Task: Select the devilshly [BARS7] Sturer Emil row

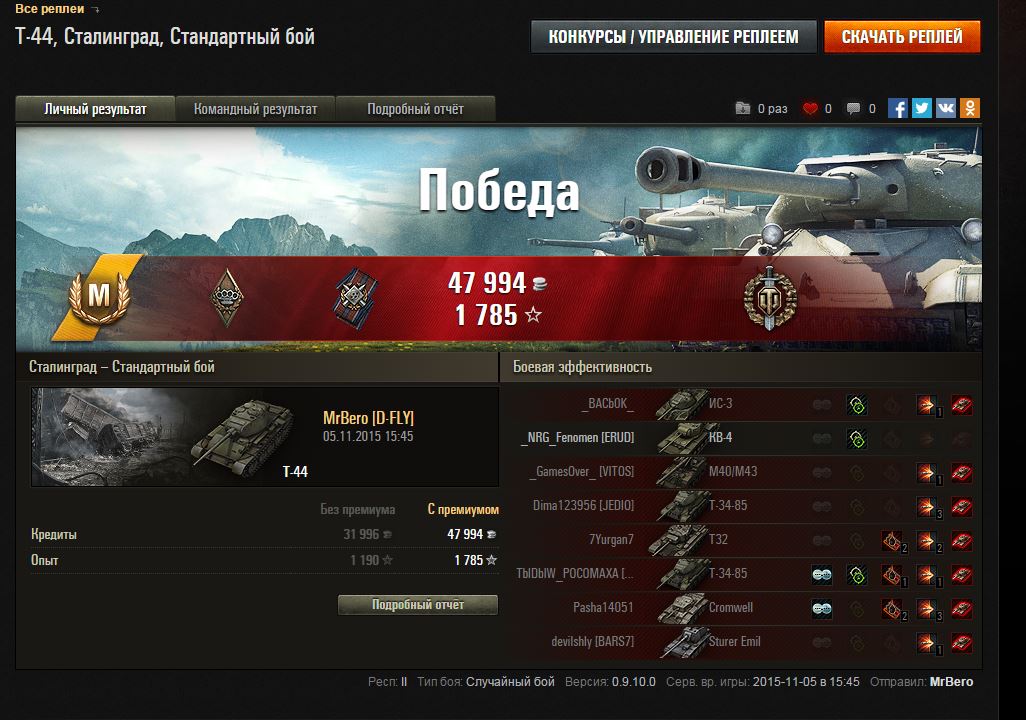Action: tap(740, 641)
